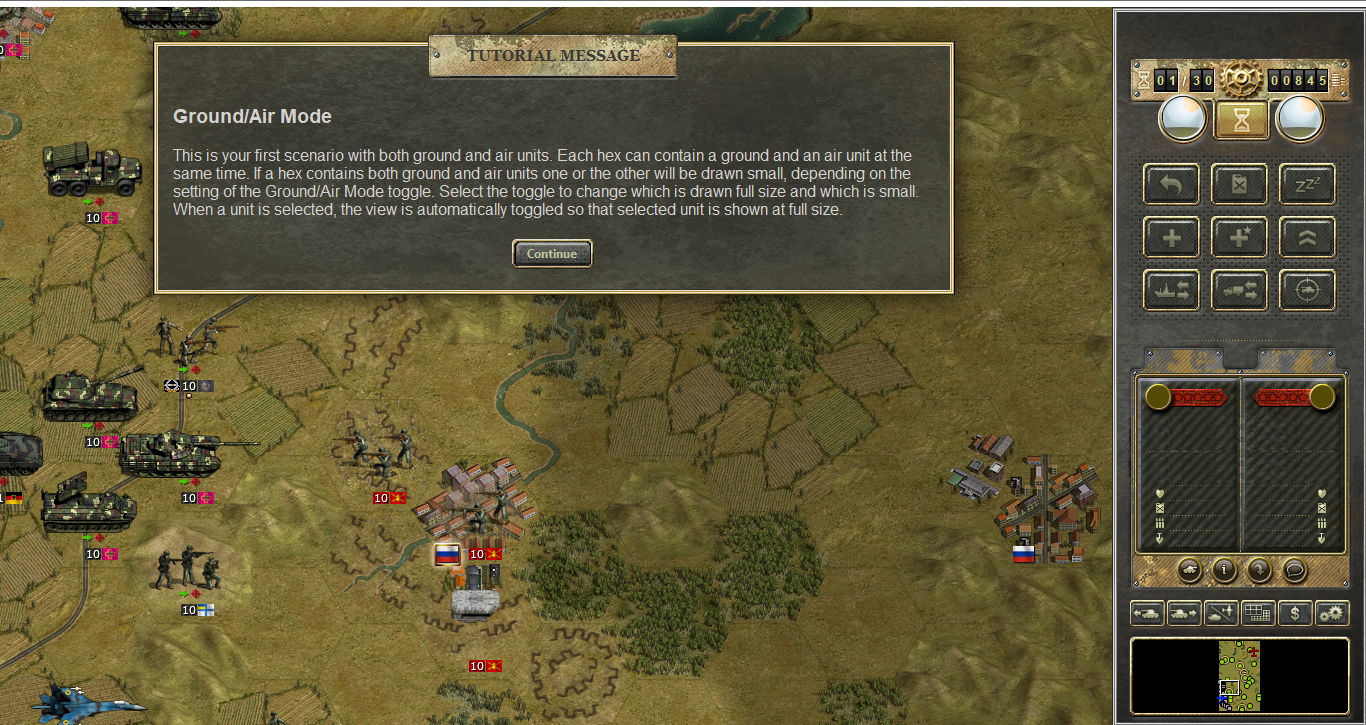Click the tank crosshair button
This screenshot has width=1366, height=725.
1308,291
